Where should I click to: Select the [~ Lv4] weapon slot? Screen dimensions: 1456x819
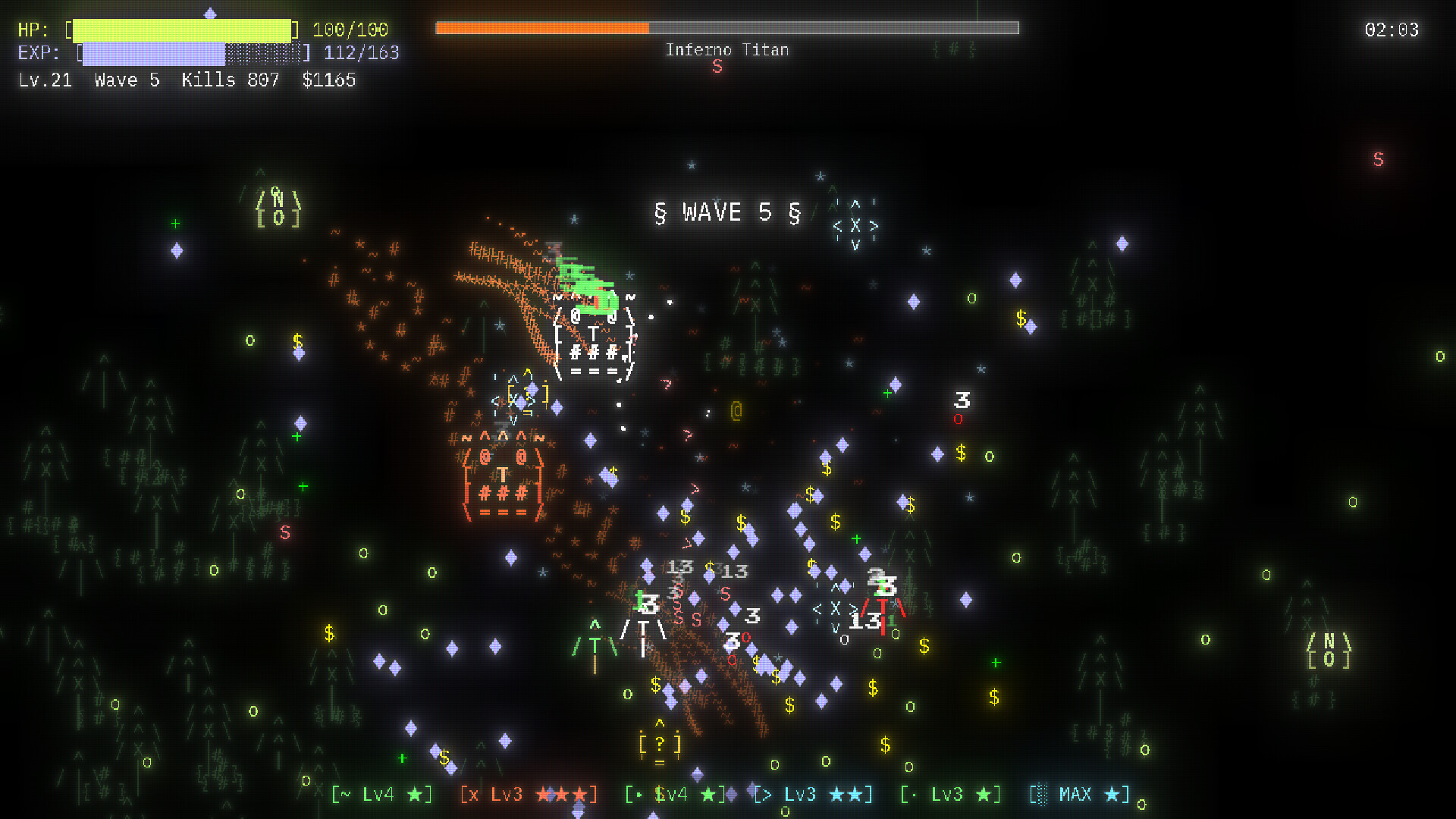[381, 795]
